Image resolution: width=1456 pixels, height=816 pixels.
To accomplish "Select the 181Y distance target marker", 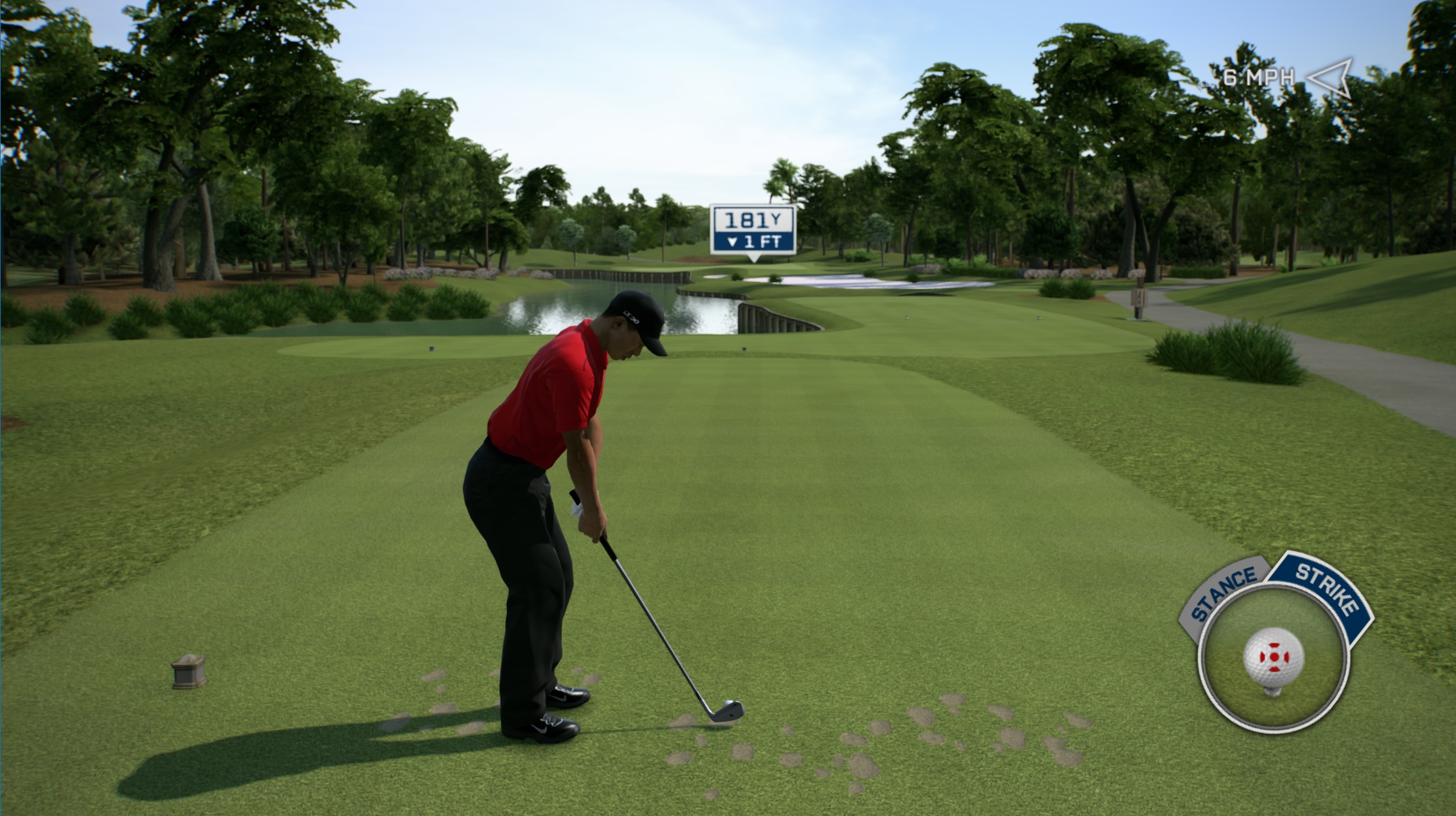I will 753,230.
